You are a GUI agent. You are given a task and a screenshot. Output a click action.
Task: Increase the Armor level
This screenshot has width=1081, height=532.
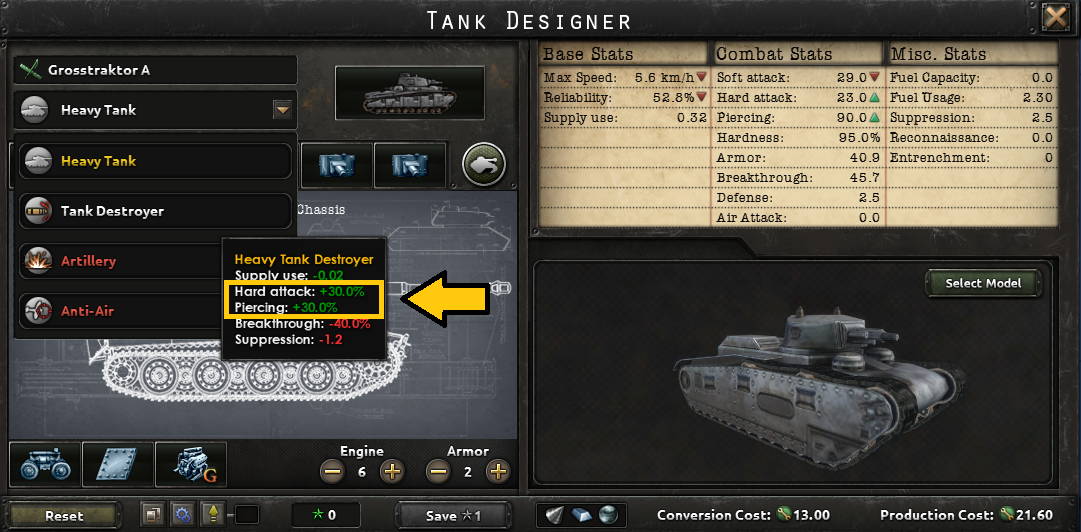498,471
